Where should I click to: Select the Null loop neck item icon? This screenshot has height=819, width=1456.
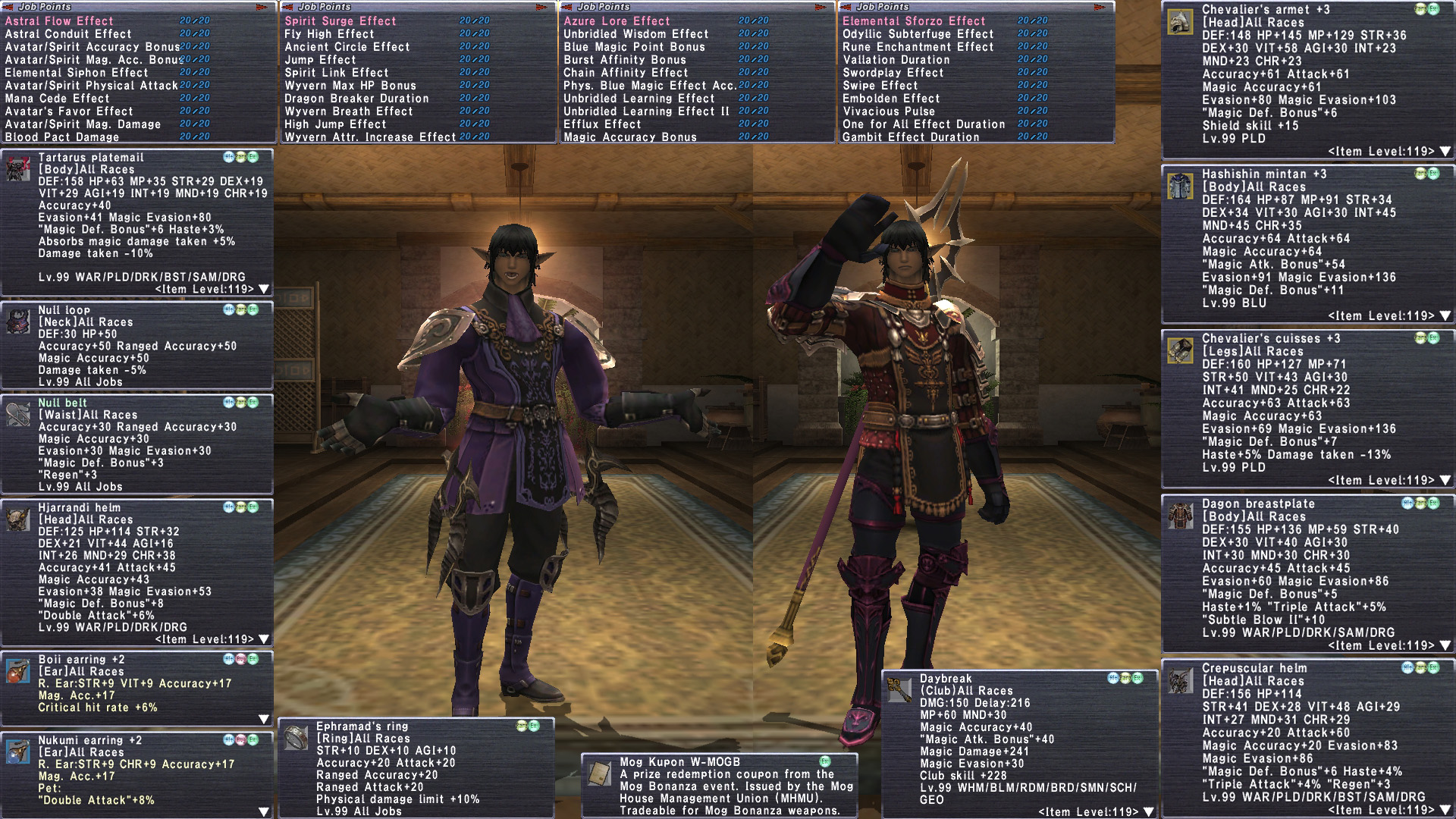click(x=18, y=322)
